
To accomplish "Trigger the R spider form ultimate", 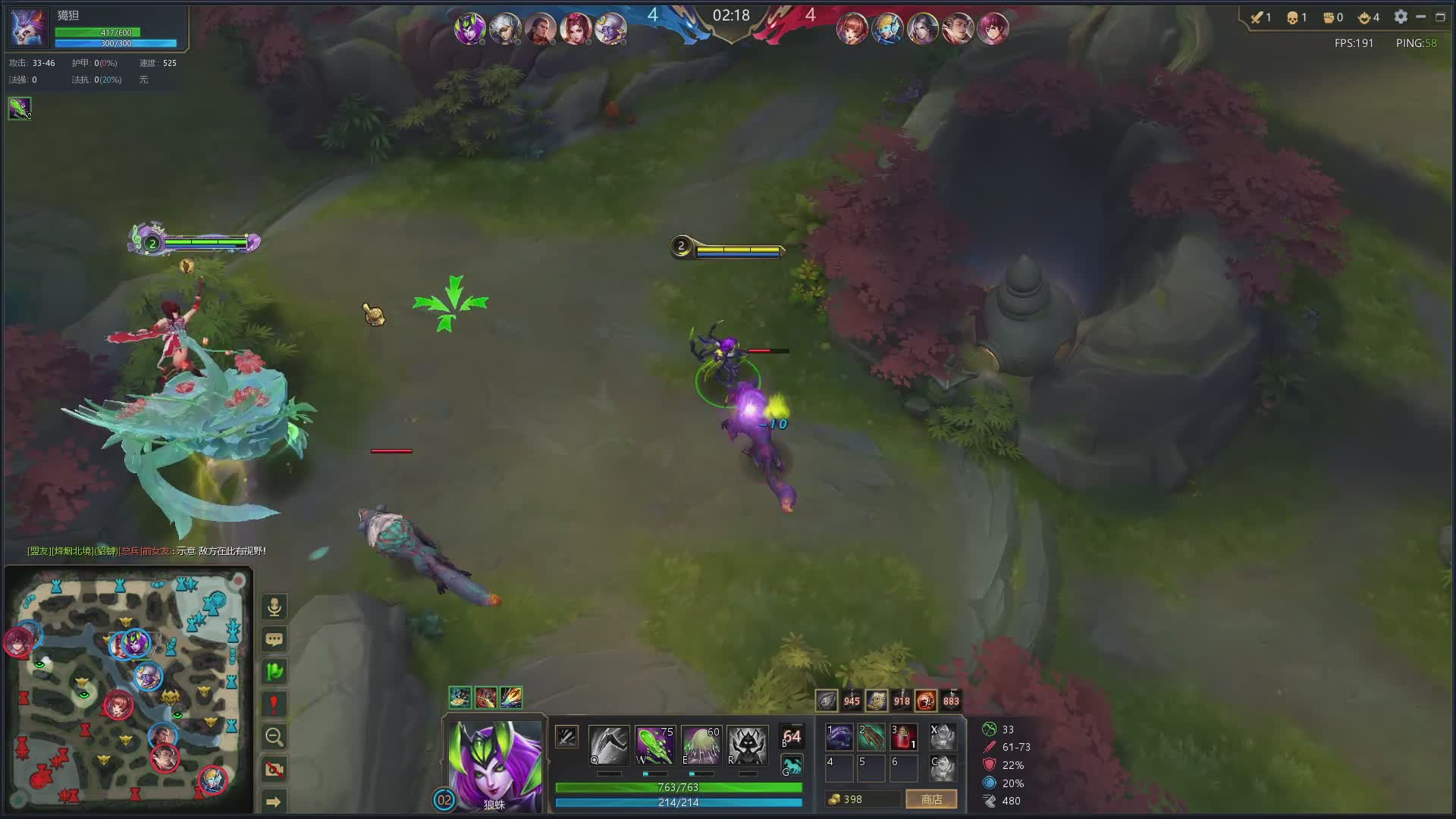I will pyautogui.click(x=747, y=745).
